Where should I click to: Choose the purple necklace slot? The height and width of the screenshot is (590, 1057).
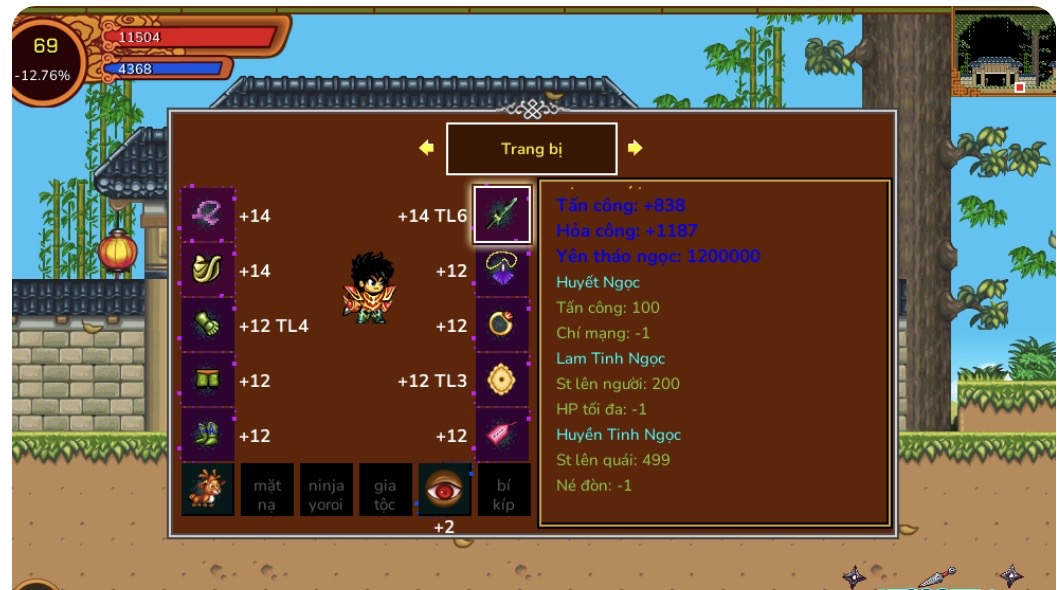[x=502, y=270]
